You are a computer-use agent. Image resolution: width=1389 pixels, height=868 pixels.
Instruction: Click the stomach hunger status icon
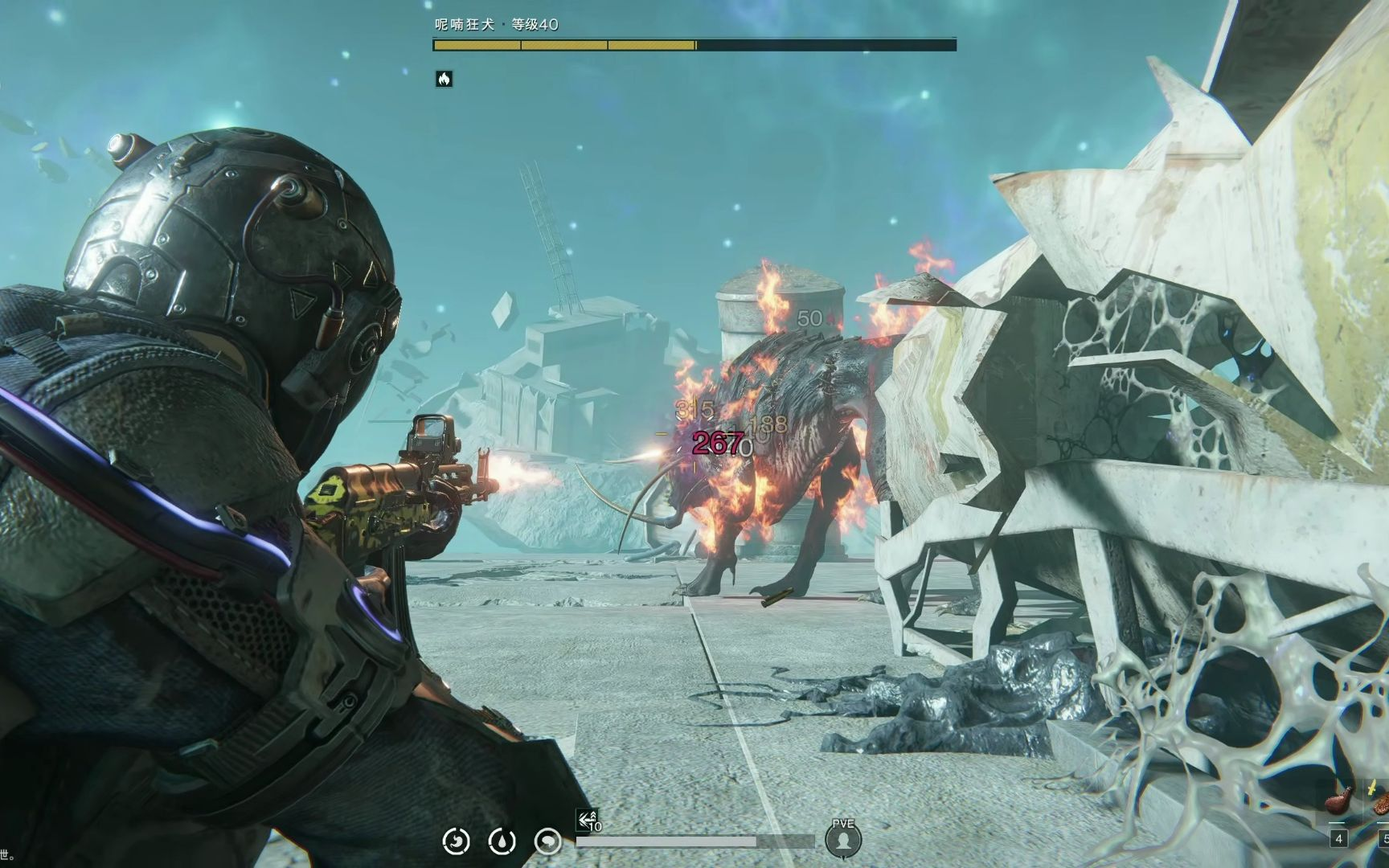pos(457,841)
